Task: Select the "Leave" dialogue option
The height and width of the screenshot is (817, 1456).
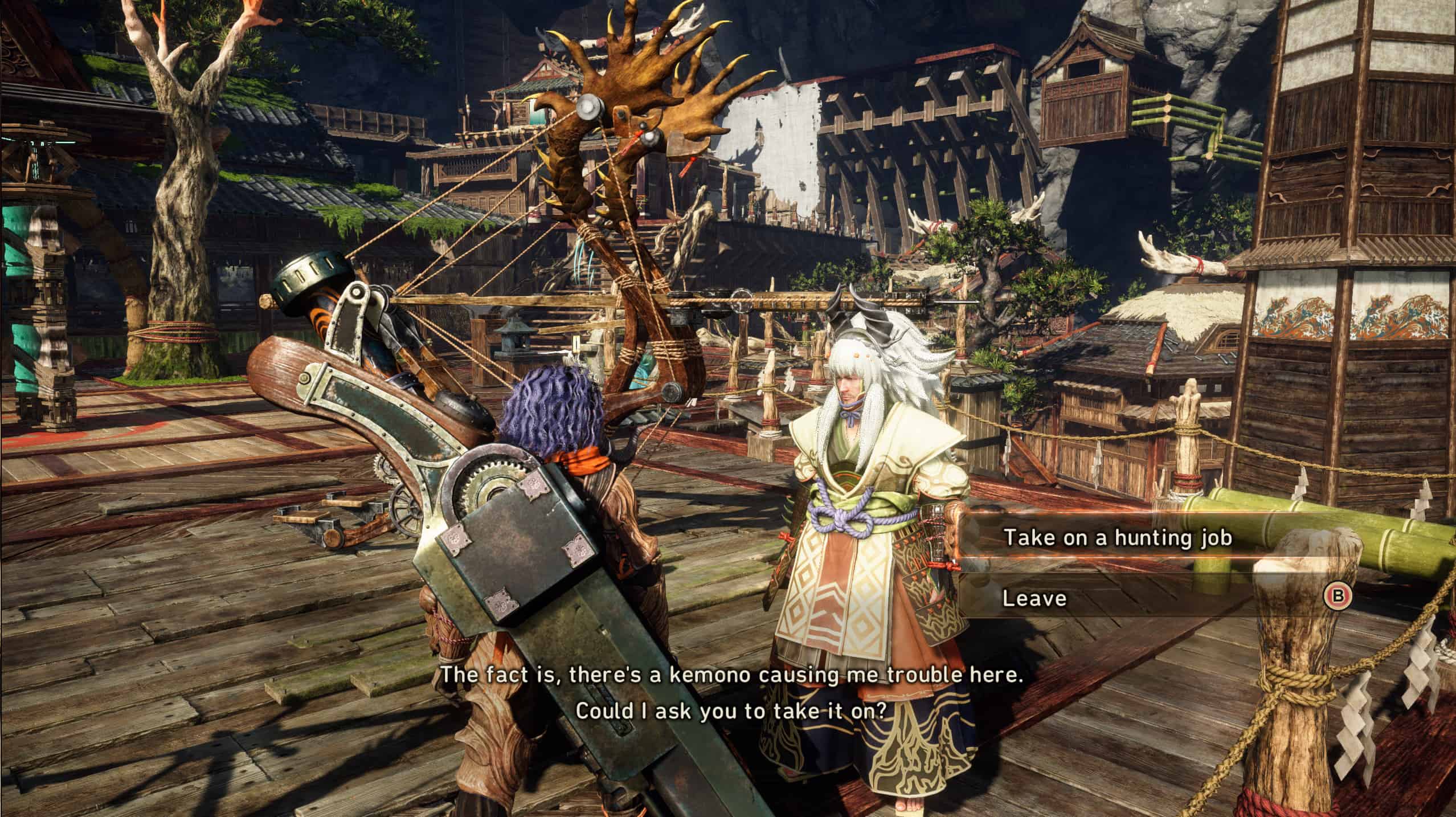Action: [x=1034, y=598]
